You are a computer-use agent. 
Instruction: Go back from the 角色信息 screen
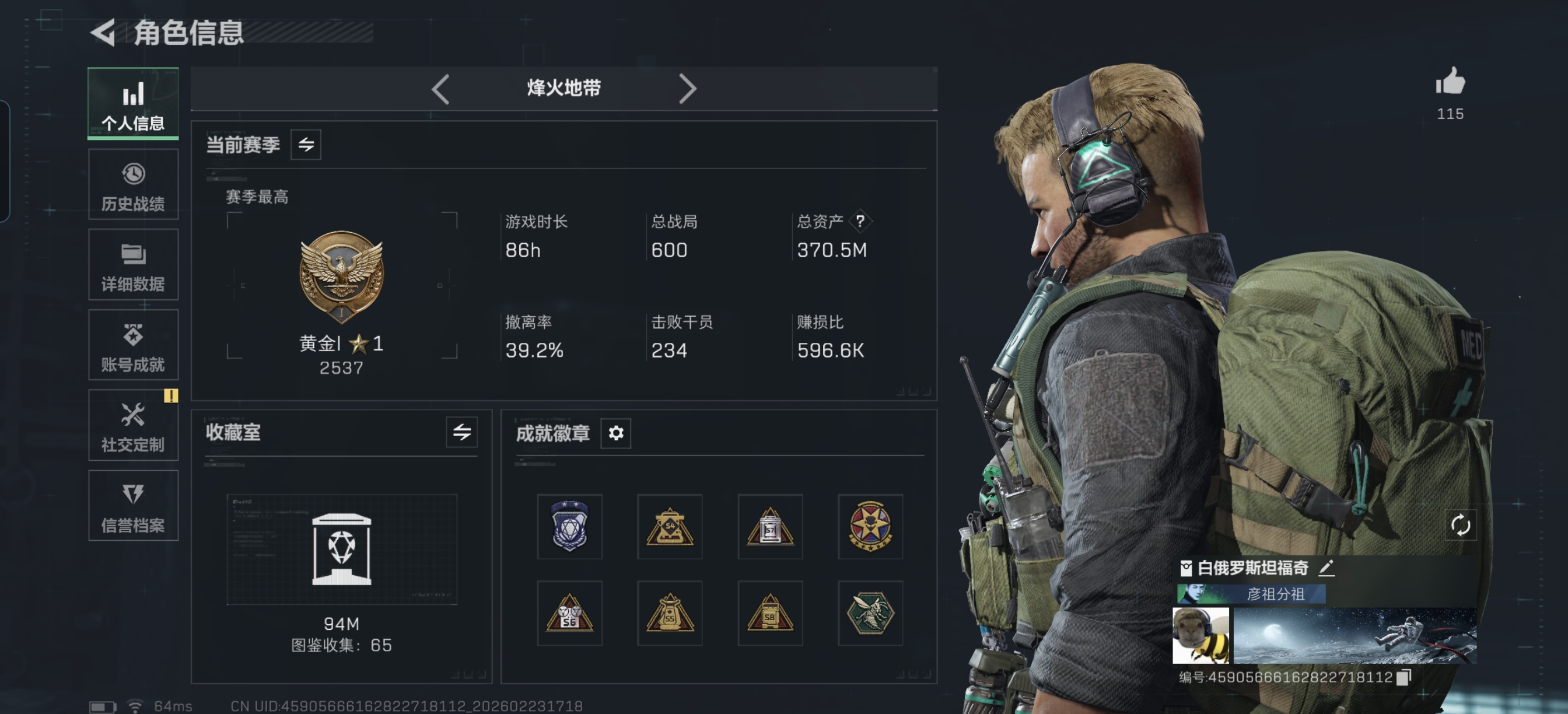[x=103, y=33]
